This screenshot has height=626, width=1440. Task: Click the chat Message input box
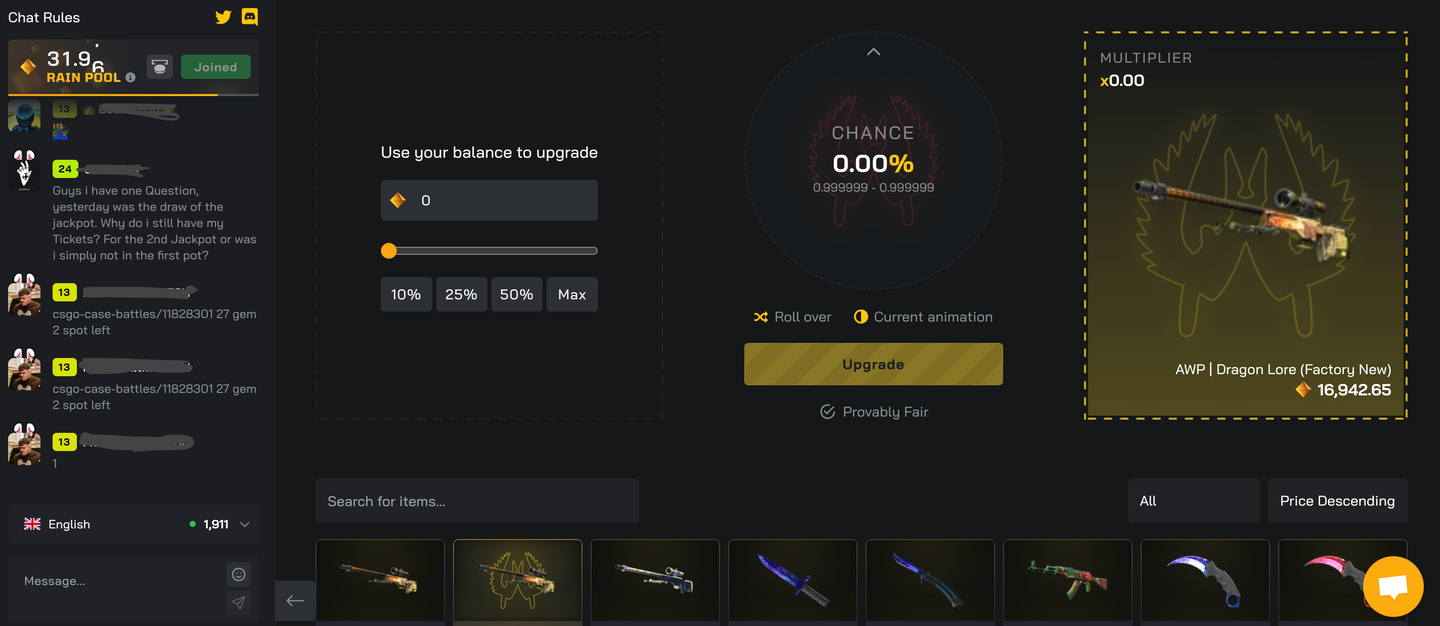coord(115,581)
